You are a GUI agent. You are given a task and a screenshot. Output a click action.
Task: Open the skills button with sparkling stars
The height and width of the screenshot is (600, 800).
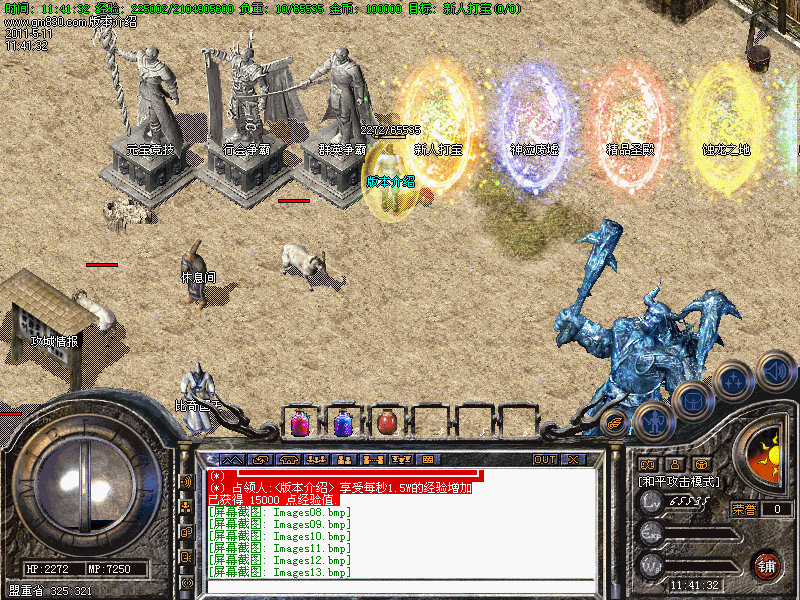point(733,382)
